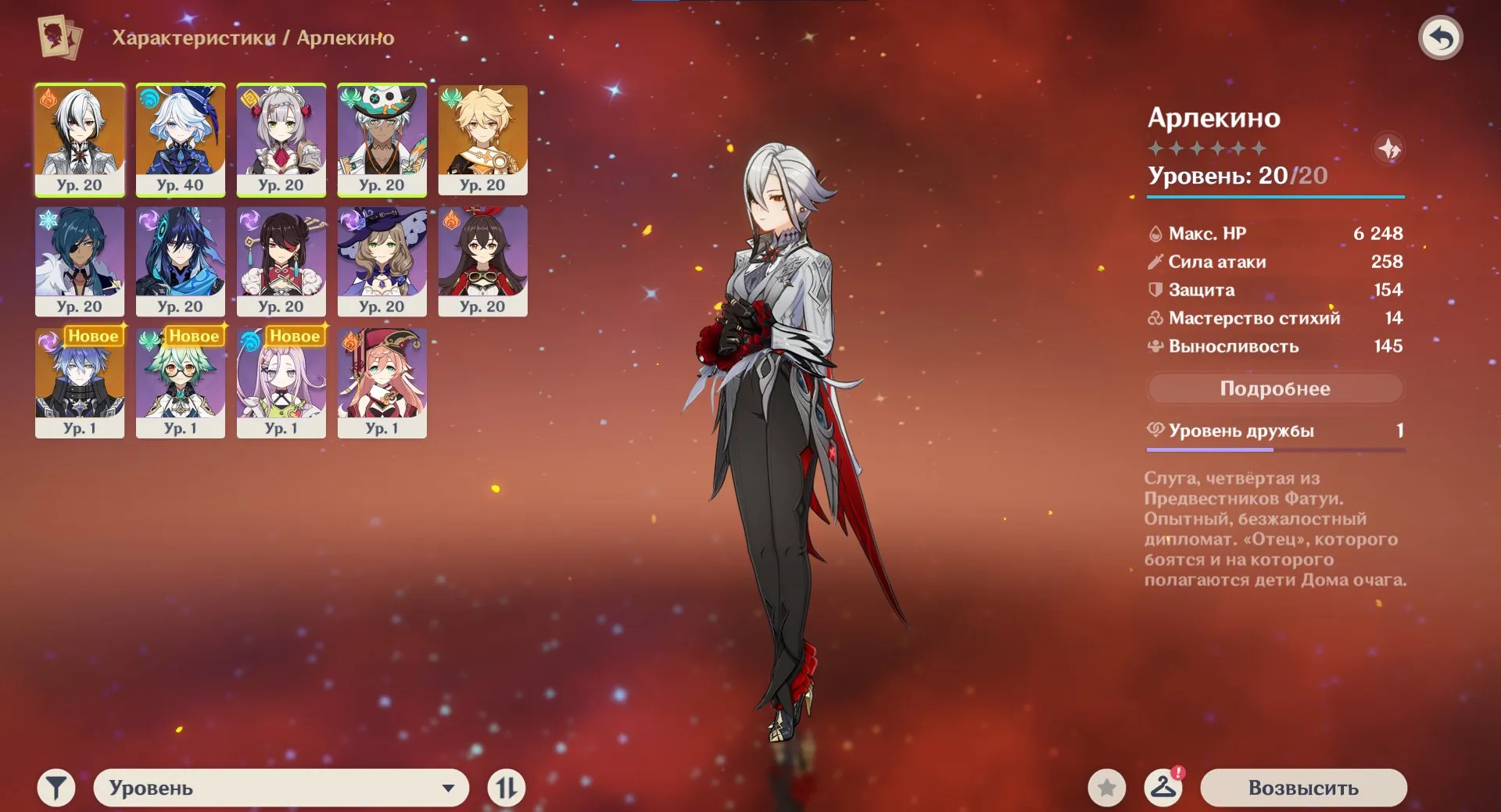Select Arlecchino's portrait card
The image size is (1501, 812).
point(80,139)
